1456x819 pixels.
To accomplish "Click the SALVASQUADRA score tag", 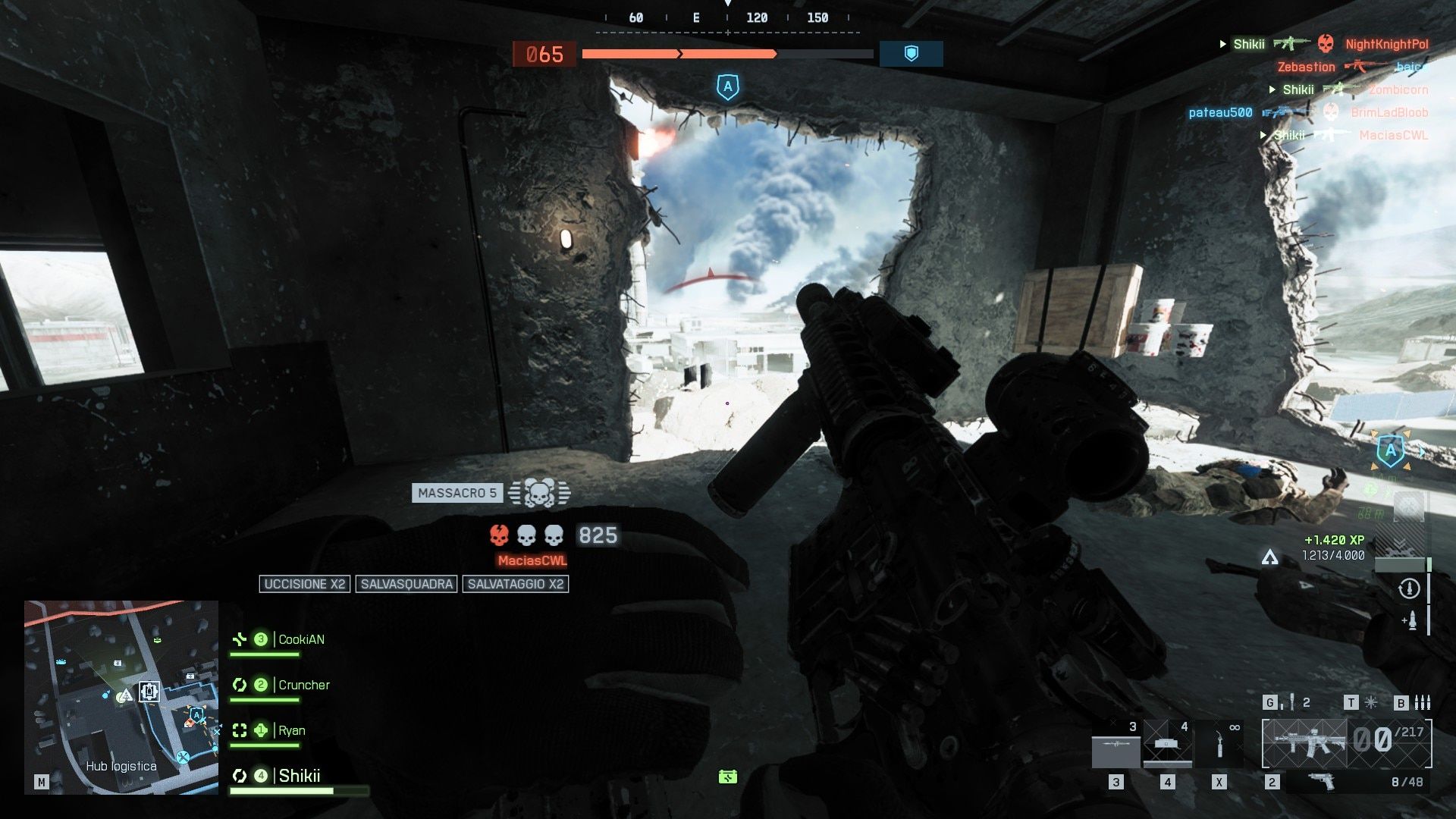I will pyautogui.click(x=406, y=584).
